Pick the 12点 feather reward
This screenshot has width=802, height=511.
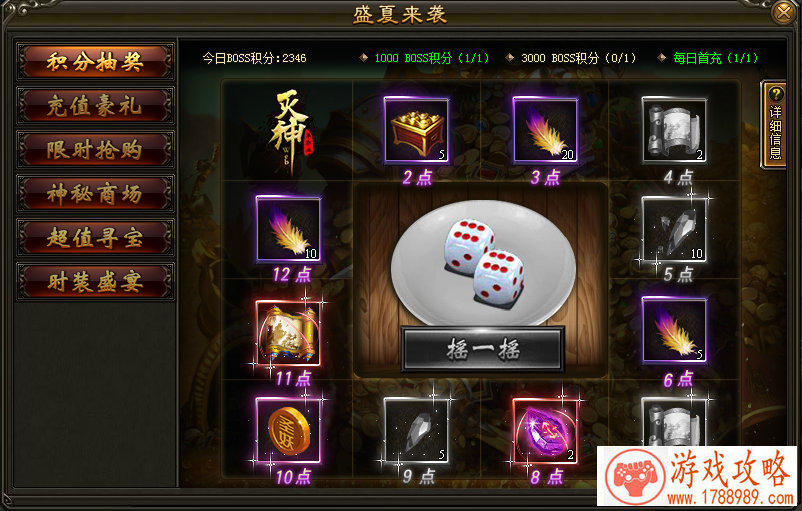coord(287,229)
